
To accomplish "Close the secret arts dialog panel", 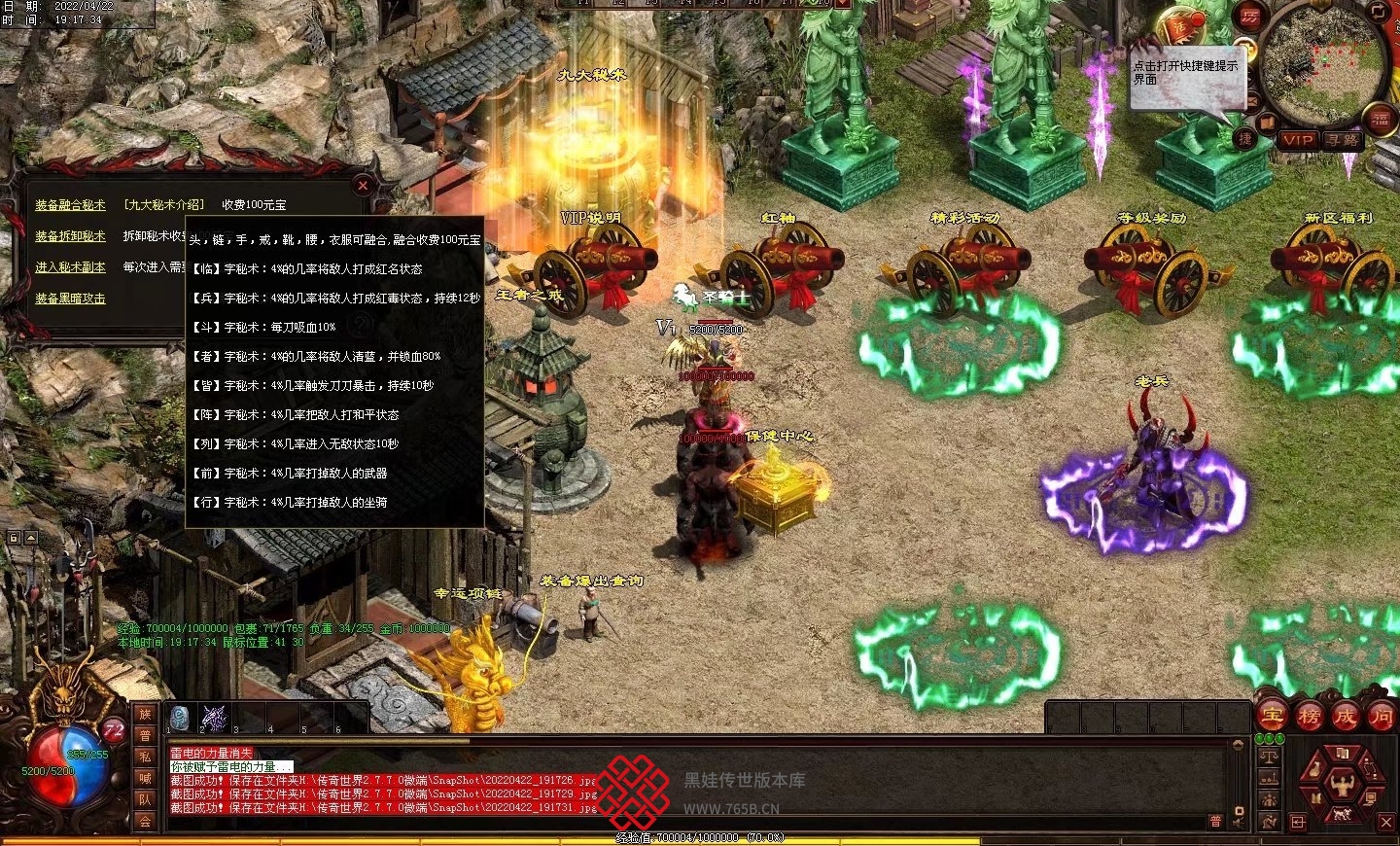I will 363,185.
